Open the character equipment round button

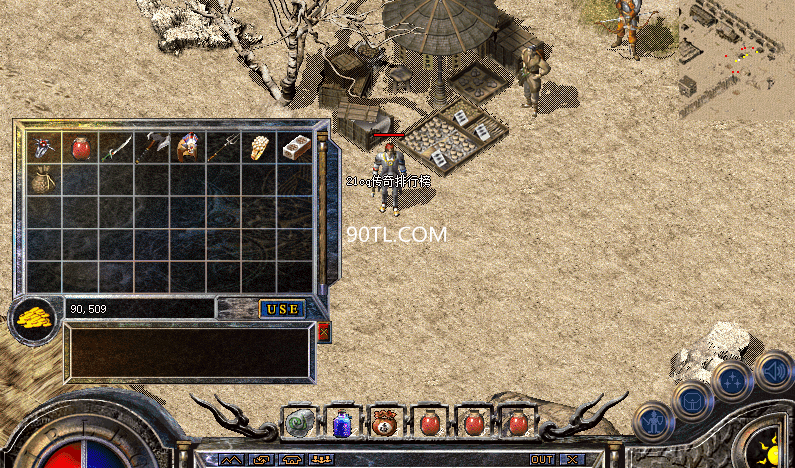654,421
